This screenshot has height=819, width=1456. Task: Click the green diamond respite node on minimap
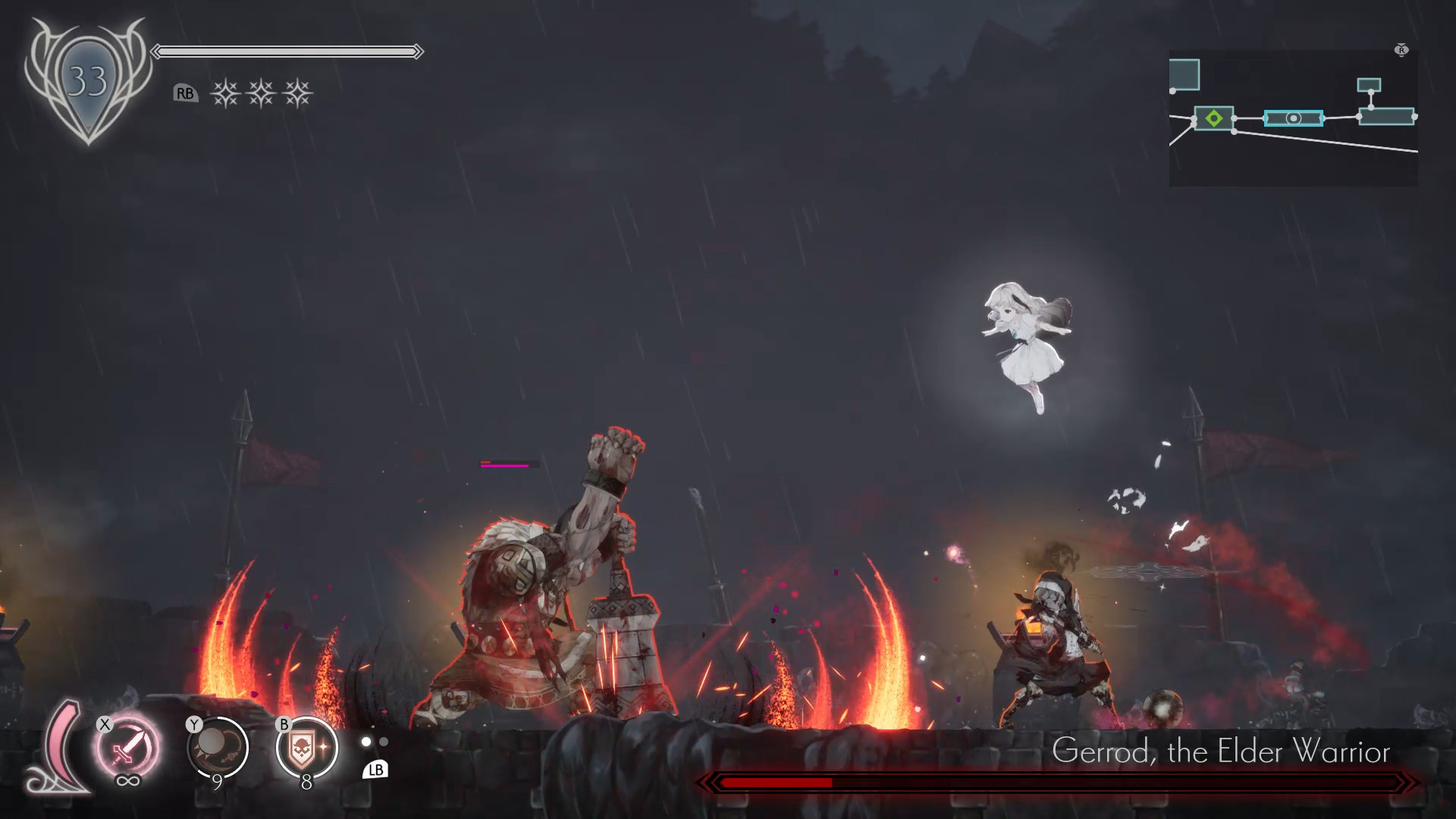pyautogui.click(x=1214, y=118)
